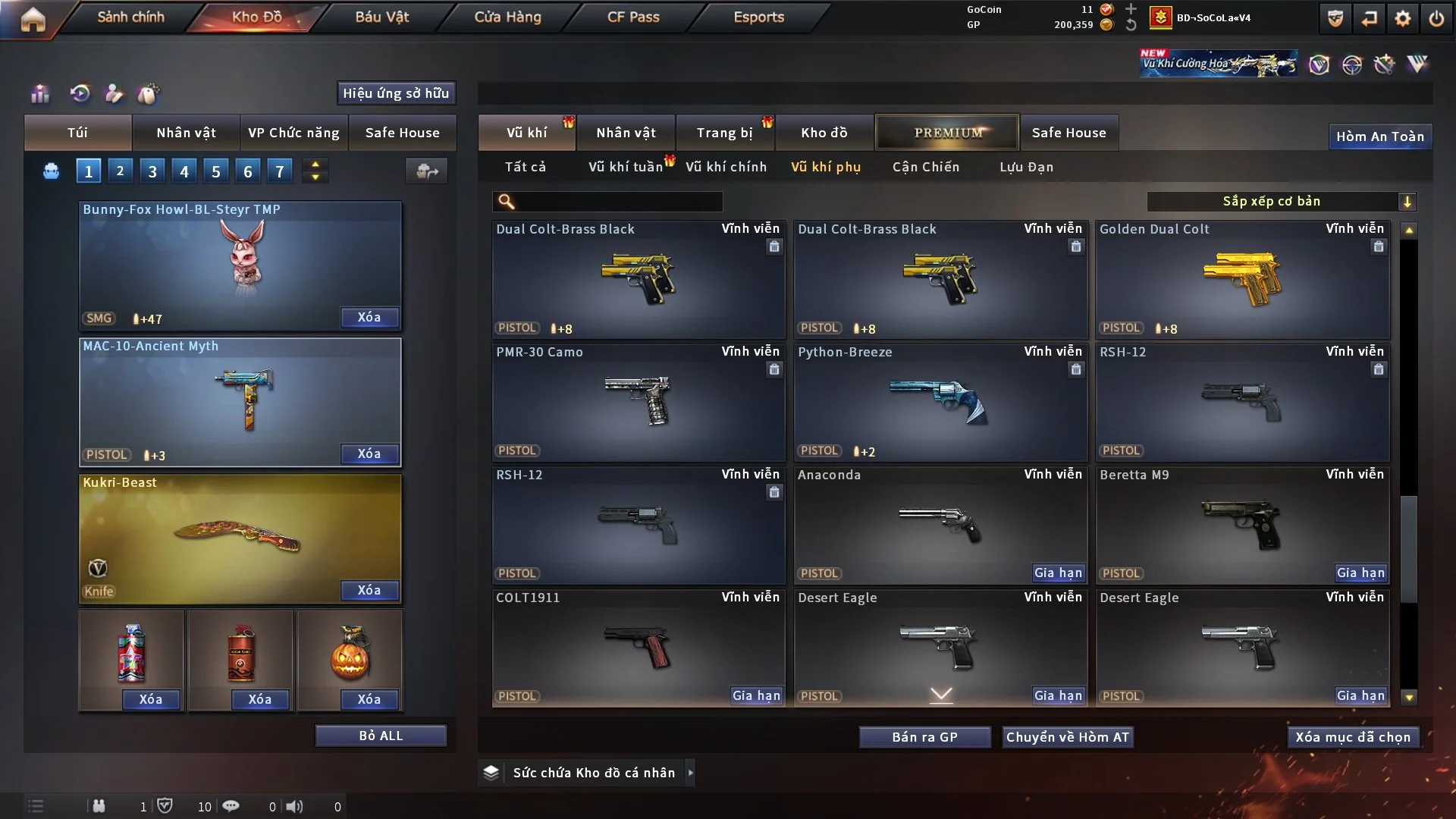Delete Golden Dual Colt using its trash icon
This screenshot has width=1456, height=819.
pos(1378,246)
